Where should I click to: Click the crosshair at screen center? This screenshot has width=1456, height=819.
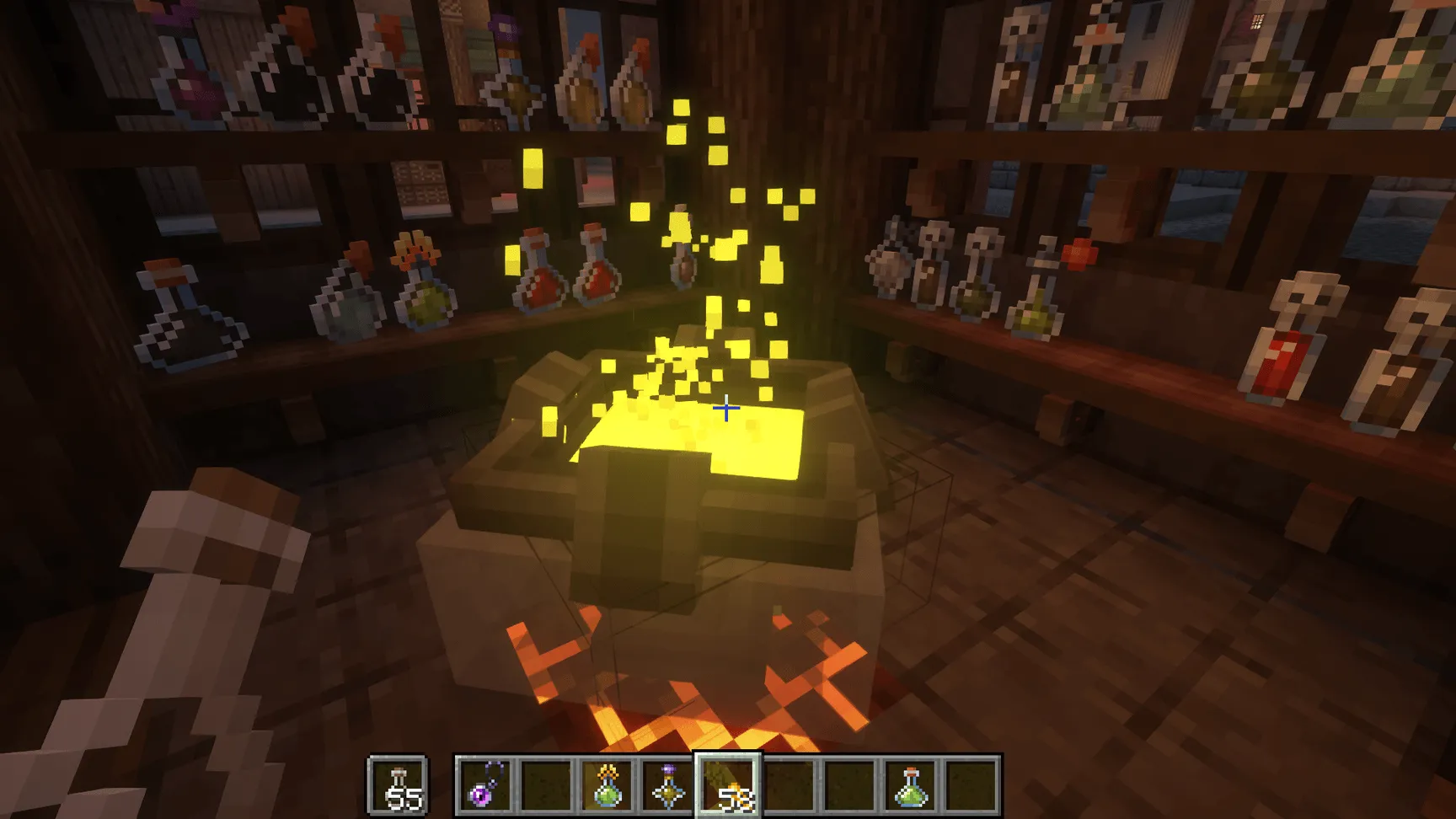(x=726, y=408)
